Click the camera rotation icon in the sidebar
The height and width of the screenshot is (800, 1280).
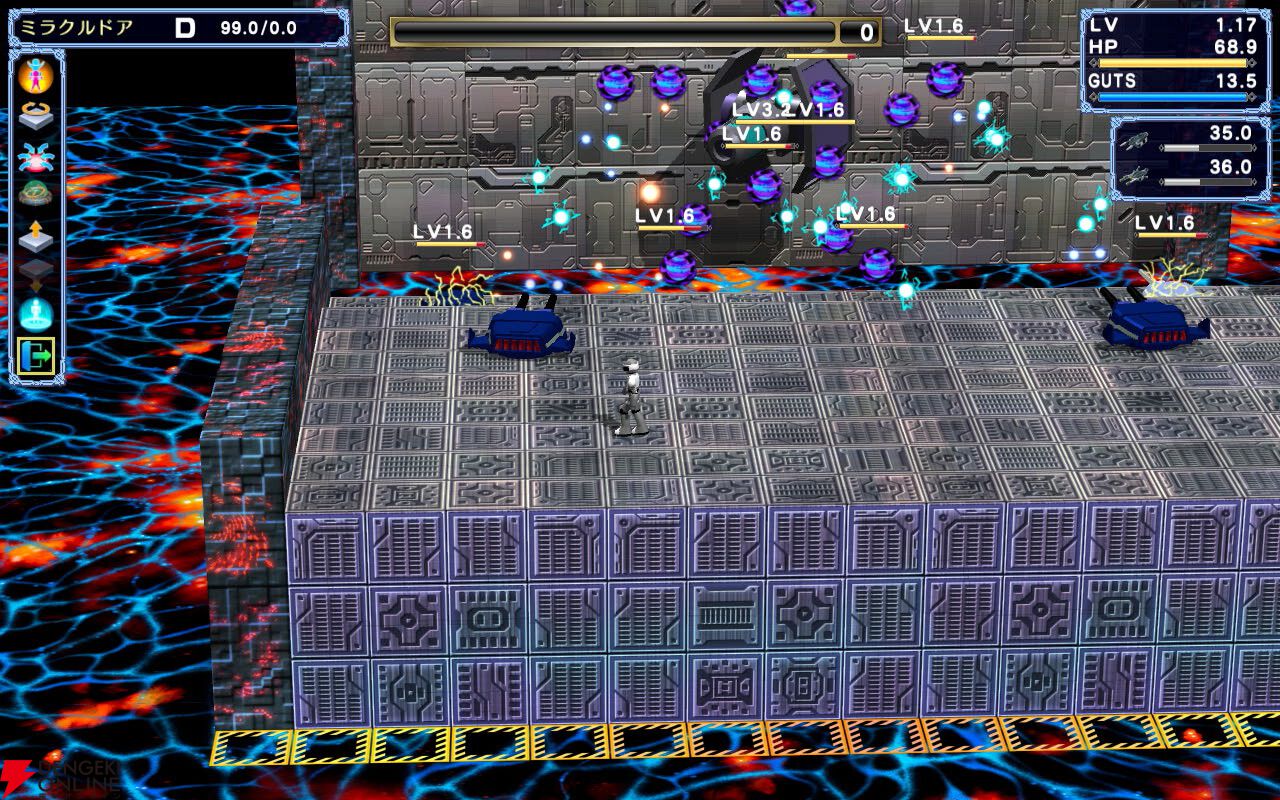pyautogui.click(x=35, y=113)
